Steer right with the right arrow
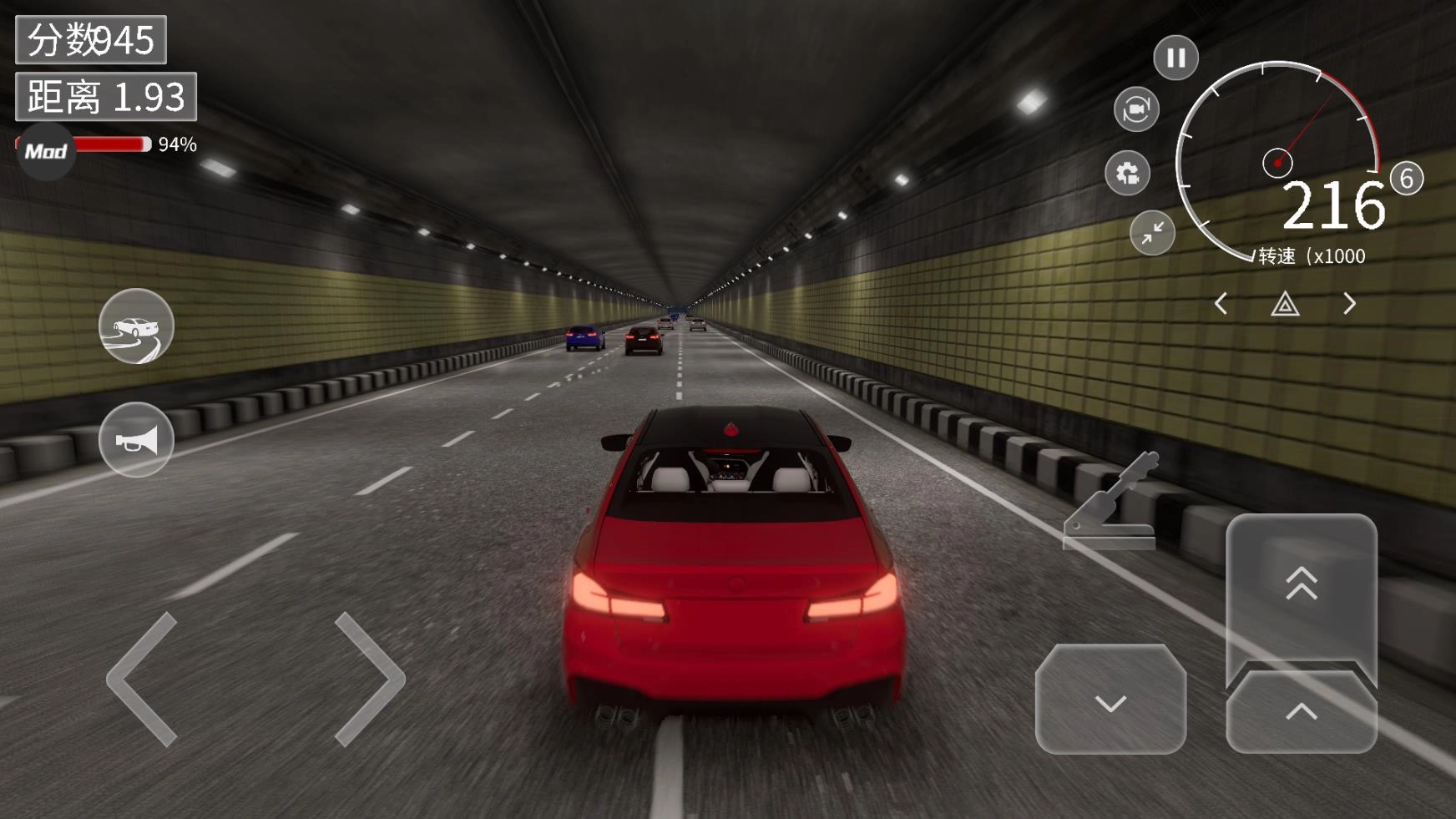 click(x=369, y=679)
